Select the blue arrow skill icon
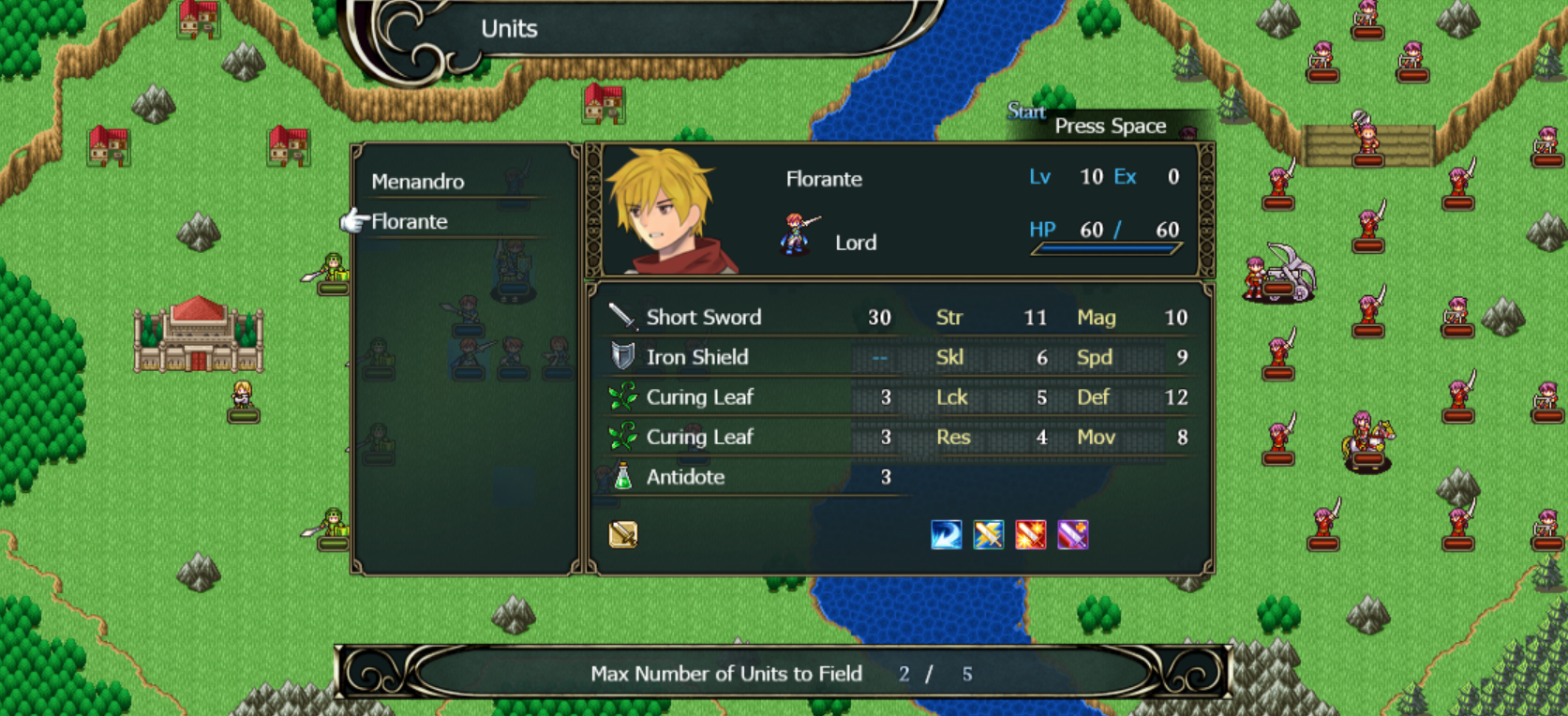 pos(945,534)
